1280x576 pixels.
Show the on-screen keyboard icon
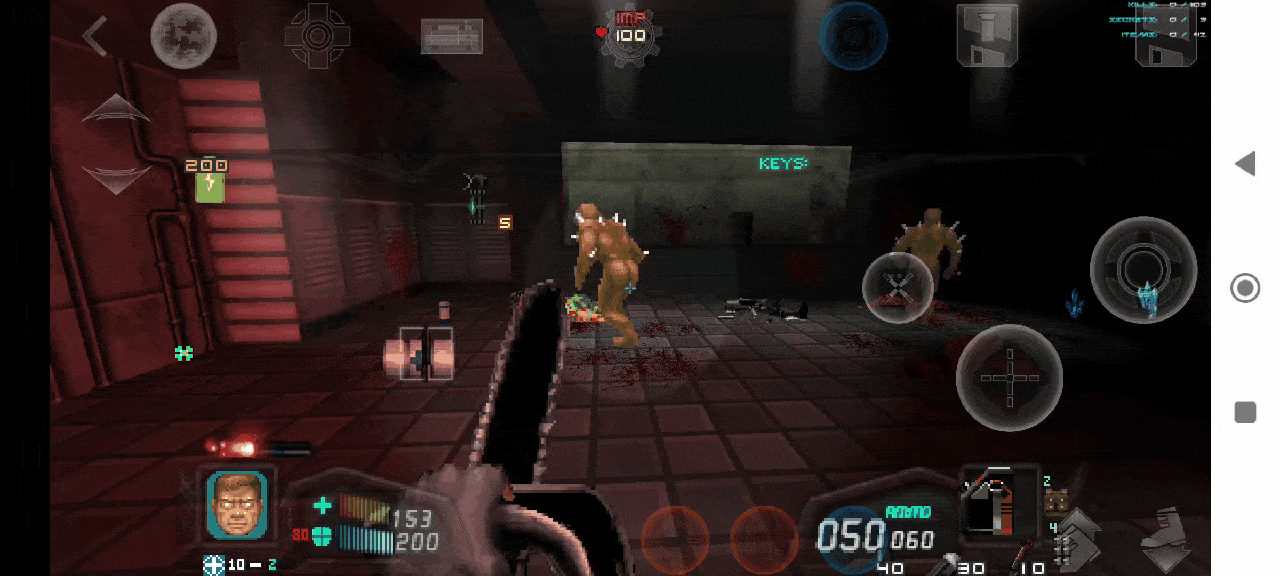pyautogui.click(x=452, y=37)
